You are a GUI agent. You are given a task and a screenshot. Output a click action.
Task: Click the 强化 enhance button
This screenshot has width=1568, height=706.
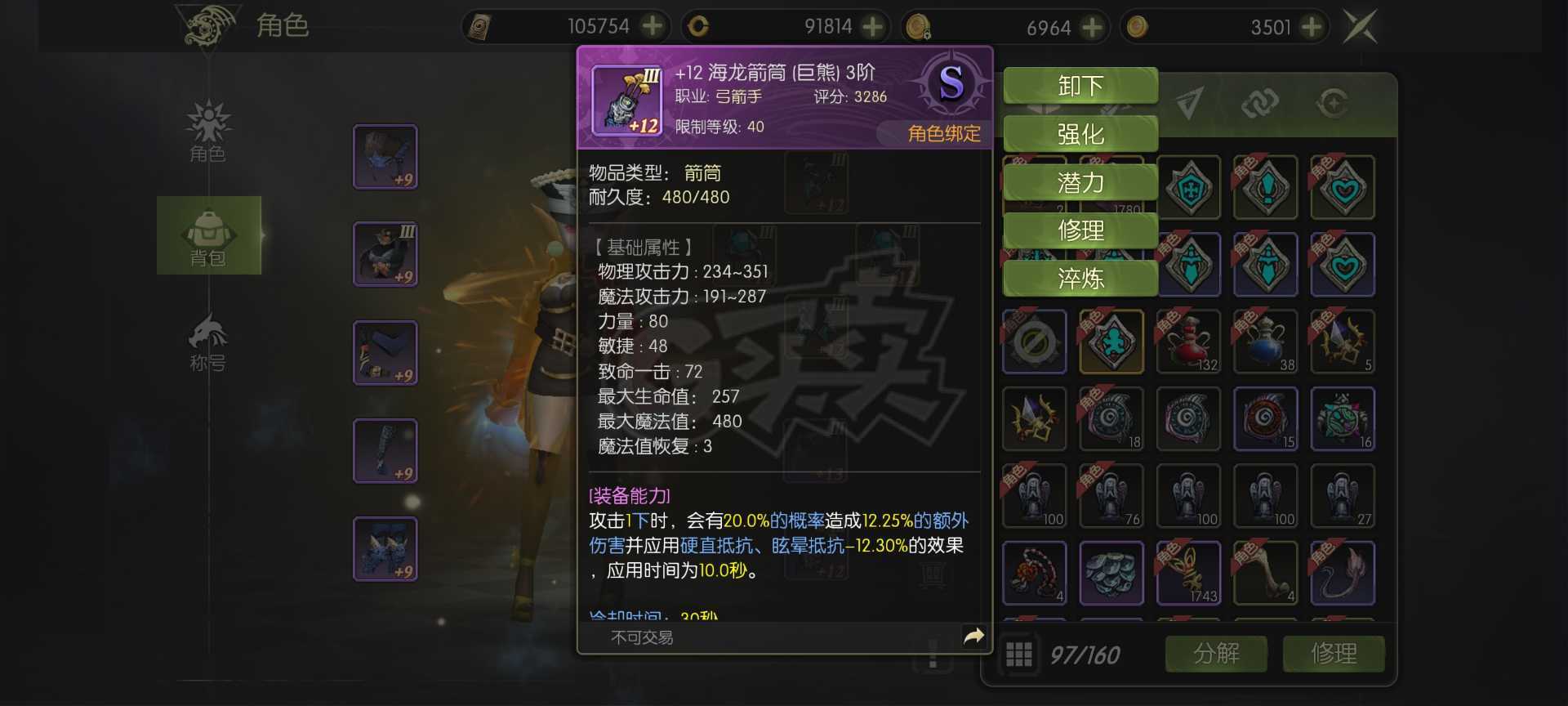click(1080, 133)
